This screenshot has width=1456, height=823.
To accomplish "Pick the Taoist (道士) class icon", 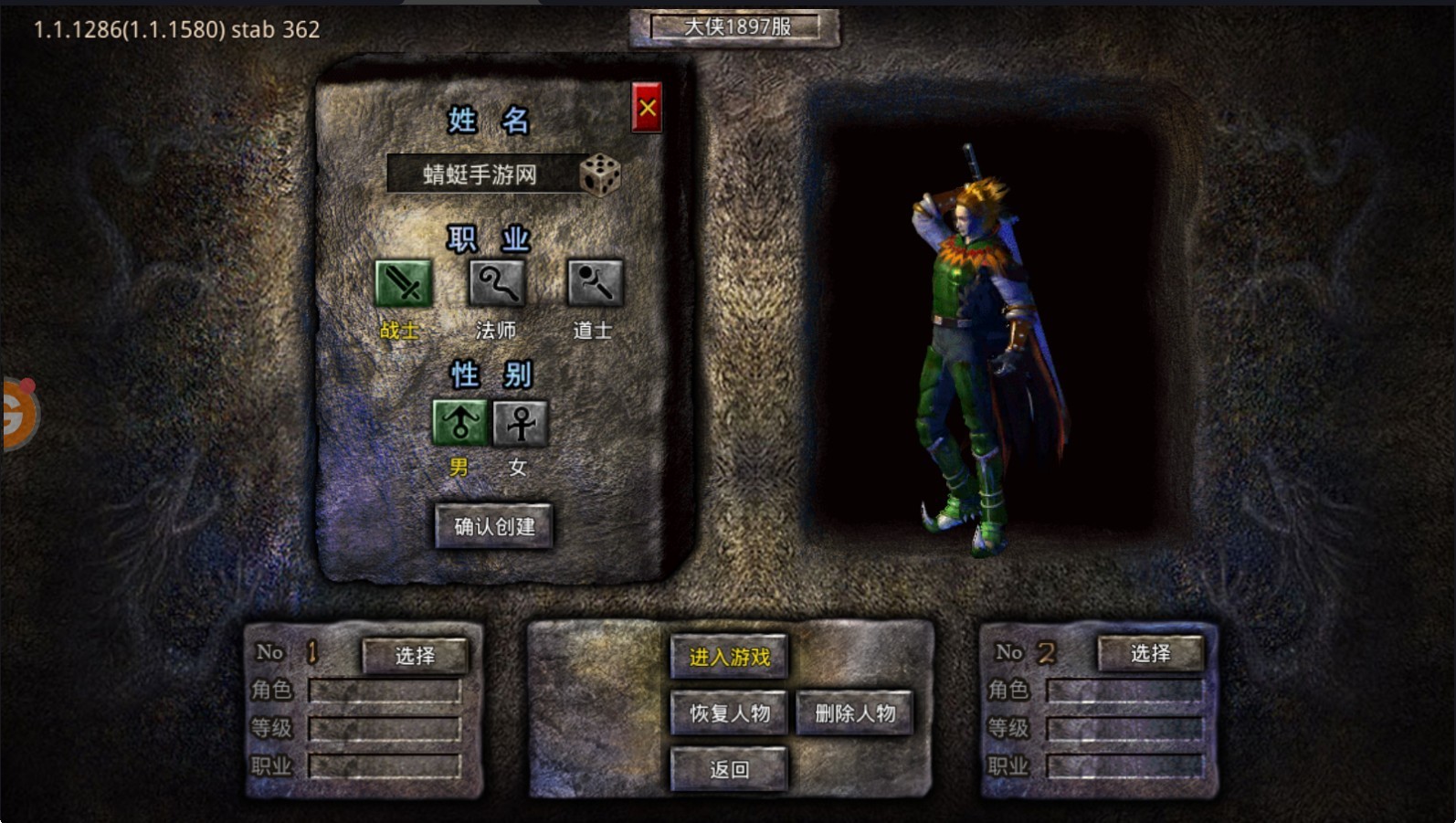I will click(595, 284).
